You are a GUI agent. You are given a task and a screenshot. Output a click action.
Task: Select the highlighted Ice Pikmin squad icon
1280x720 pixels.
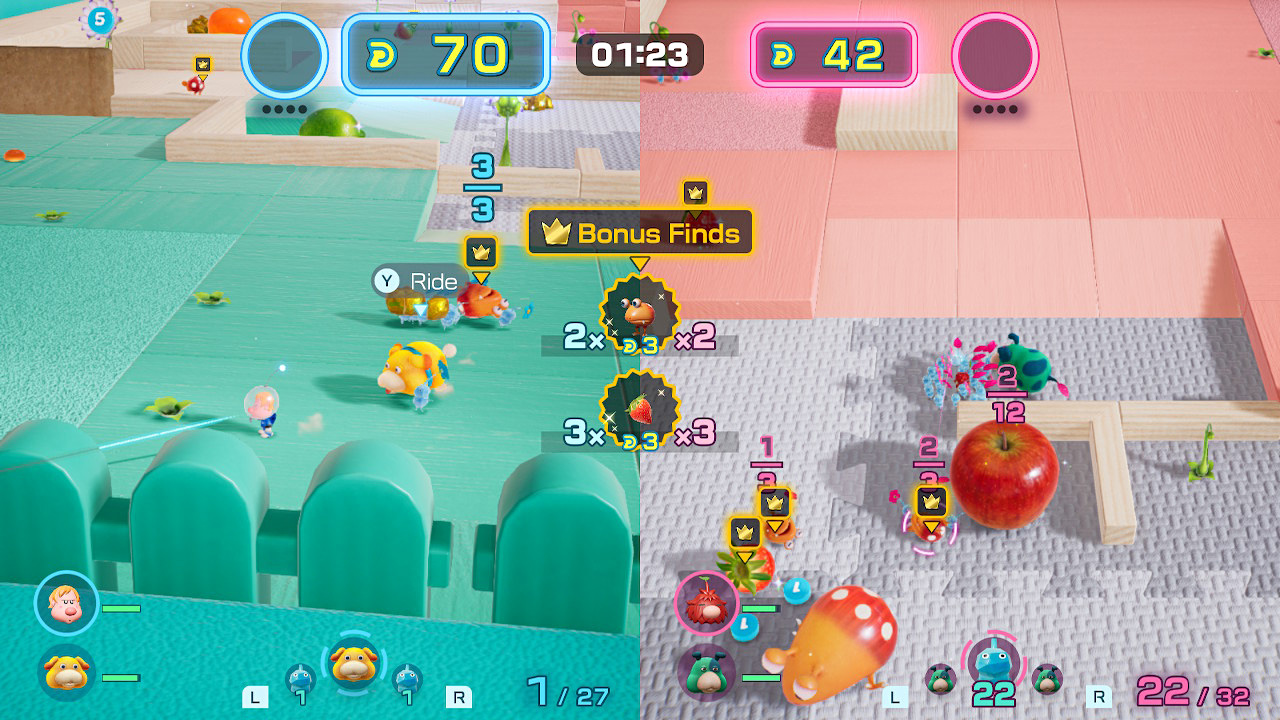coord(993,662)
